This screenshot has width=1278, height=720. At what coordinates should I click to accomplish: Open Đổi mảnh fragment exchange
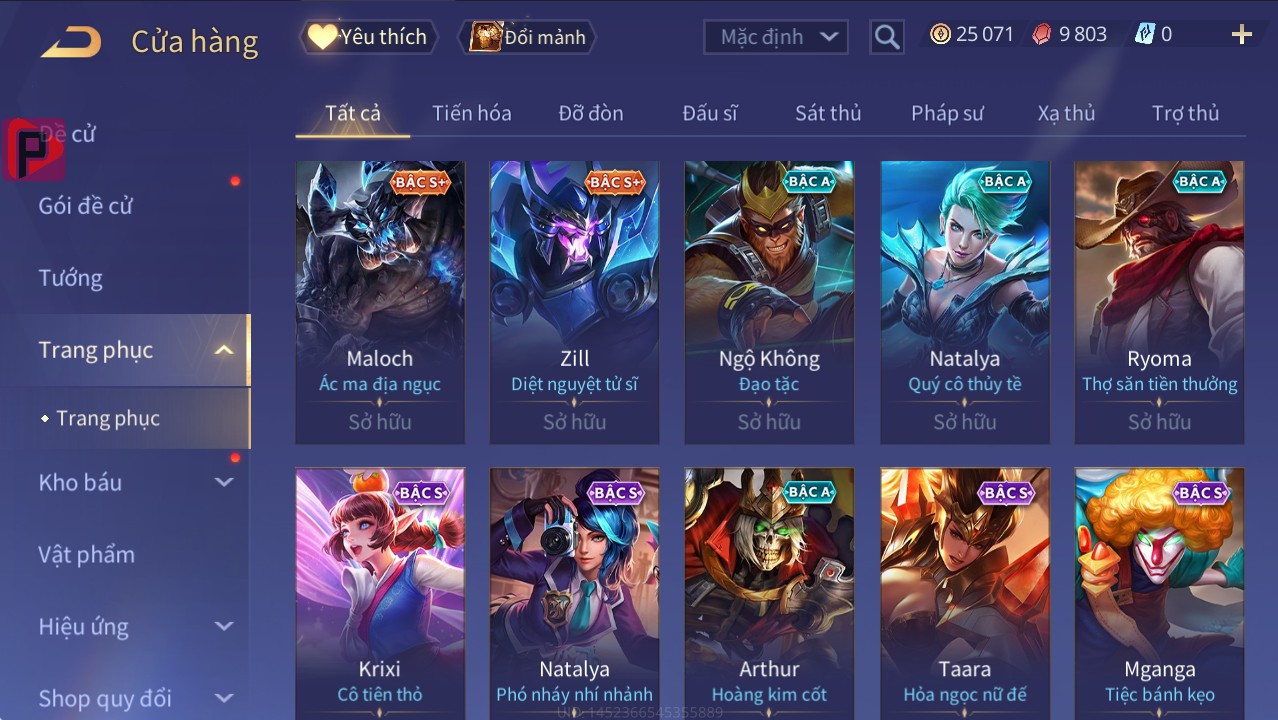tap(527, 37)
